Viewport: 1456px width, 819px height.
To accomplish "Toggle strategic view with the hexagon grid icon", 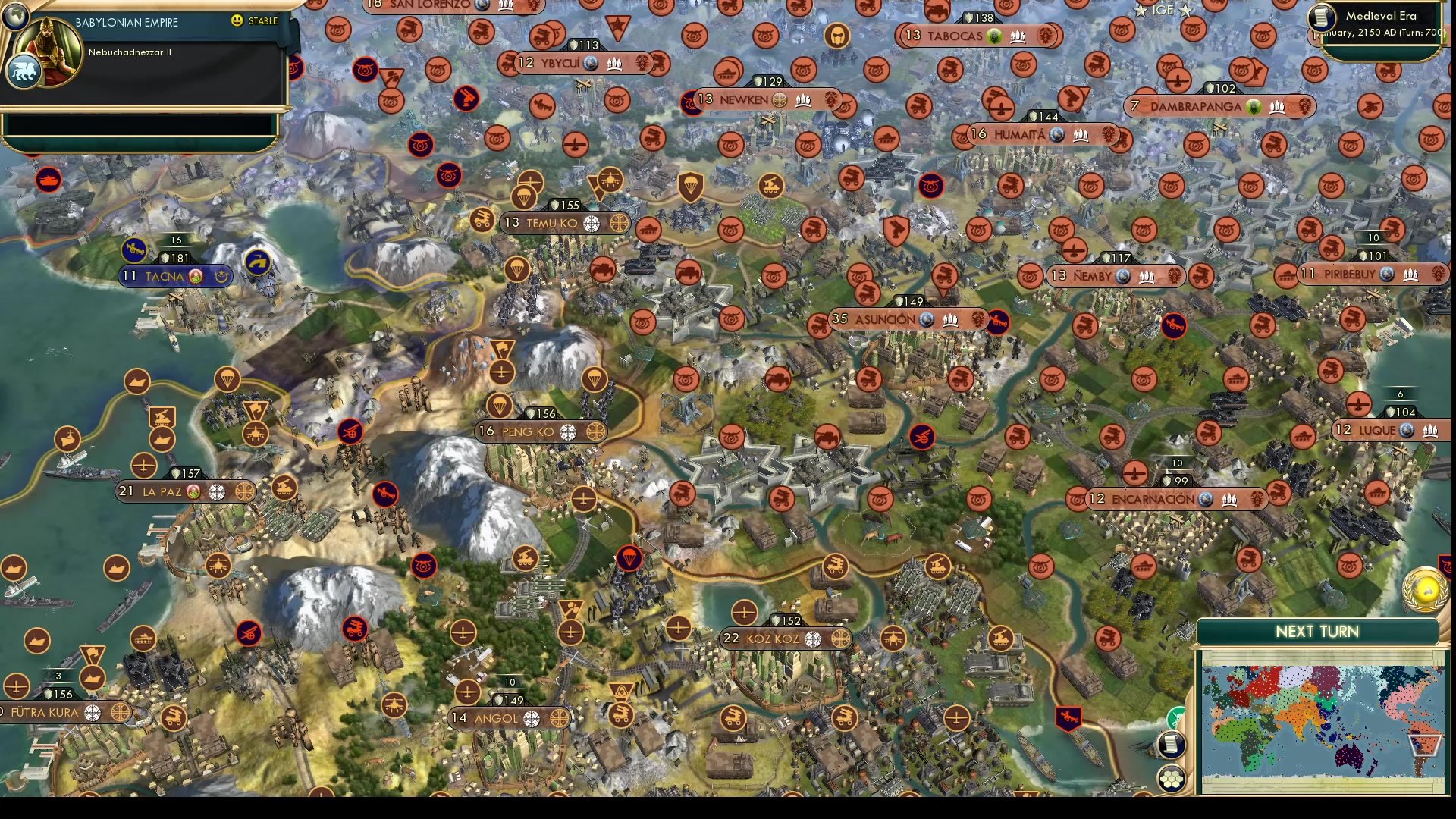I will 1172,778.
